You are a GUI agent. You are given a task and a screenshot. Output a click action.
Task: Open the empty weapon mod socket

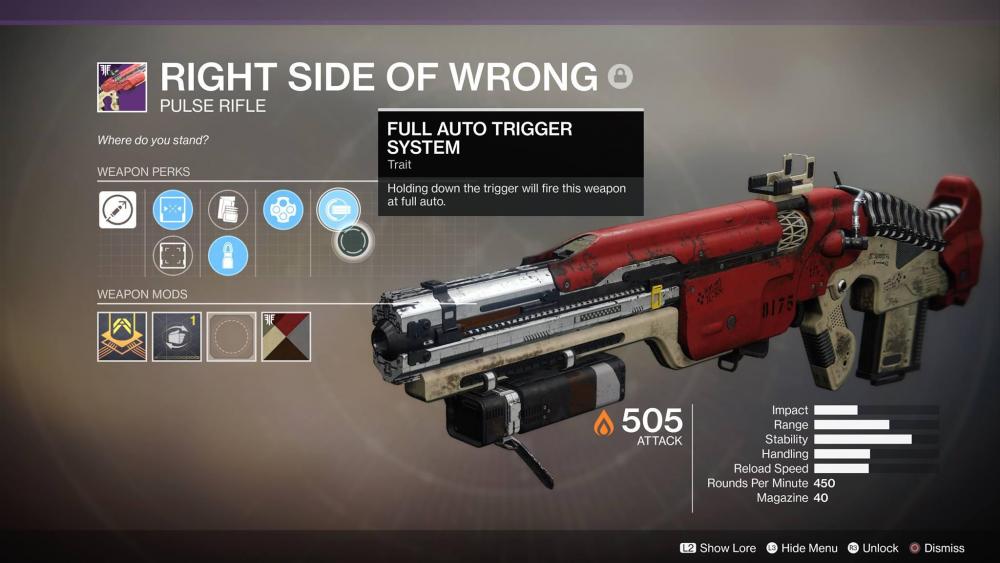[x=231, y=337]
